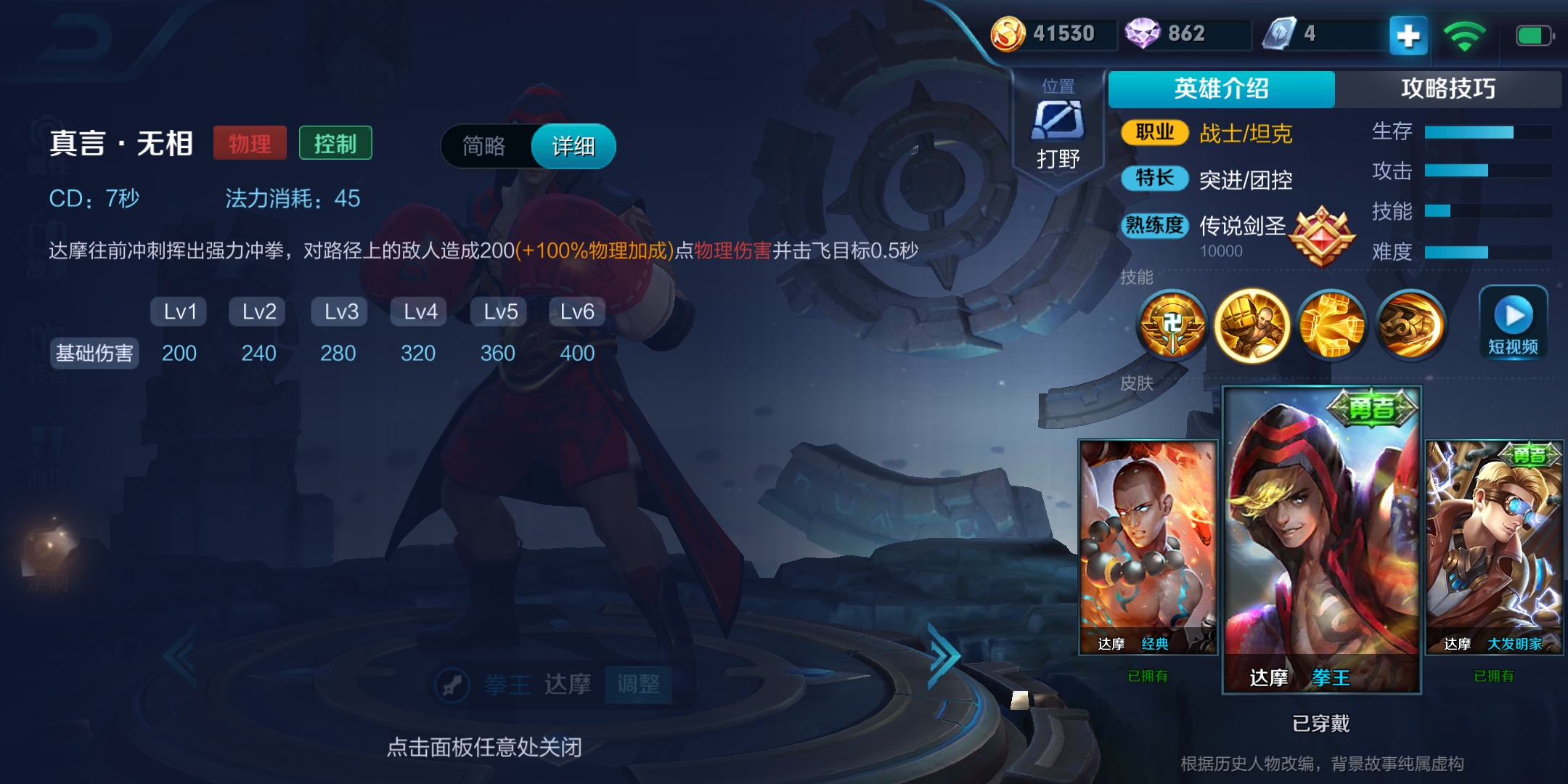
Task: Select Lv6 damage level
Action: tap(576, 311)
